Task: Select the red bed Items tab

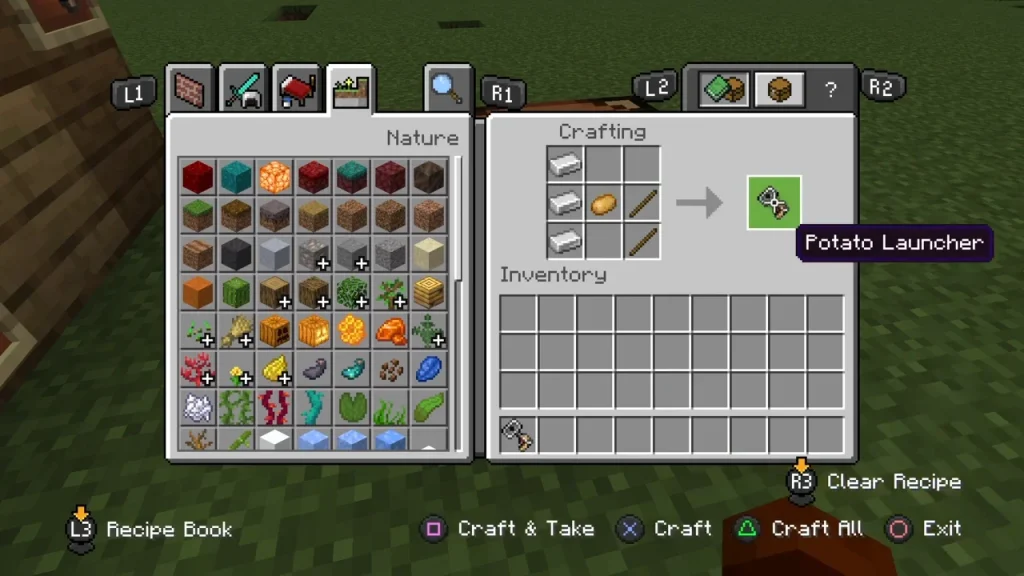Action: [x=296, y=92]
